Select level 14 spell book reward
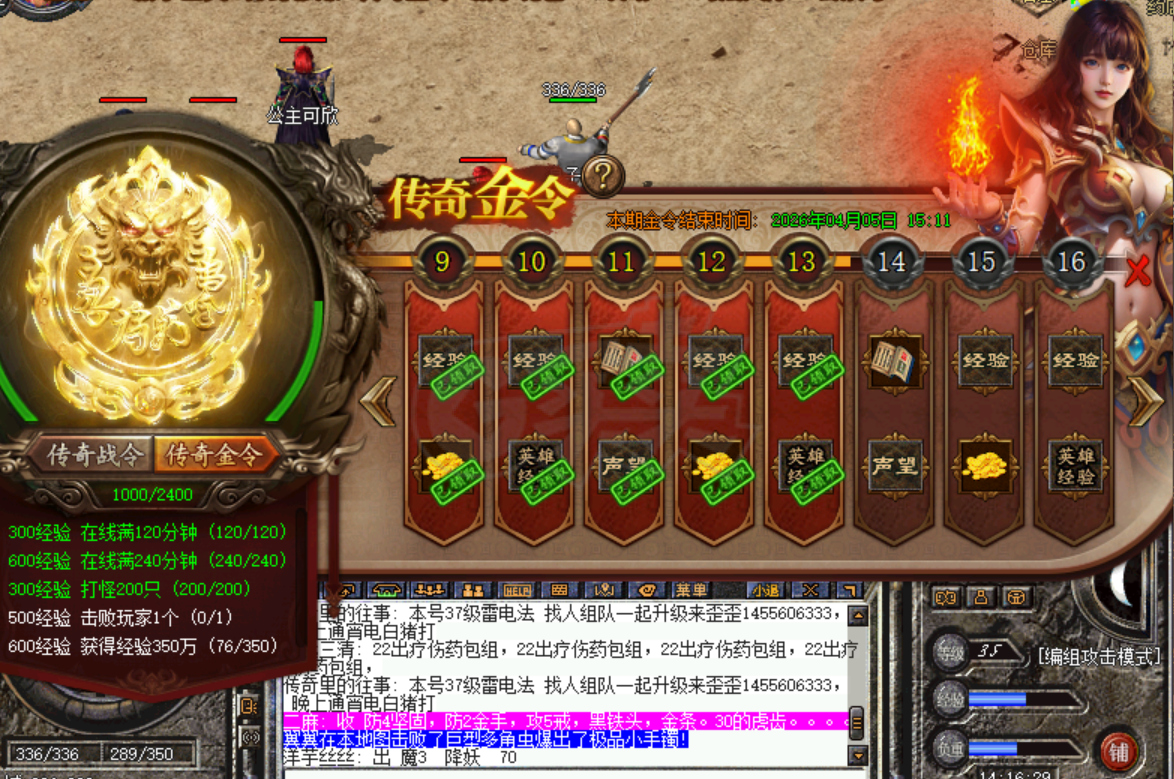The width and height of the screenshot is (1174, 779). click(892, 361)
